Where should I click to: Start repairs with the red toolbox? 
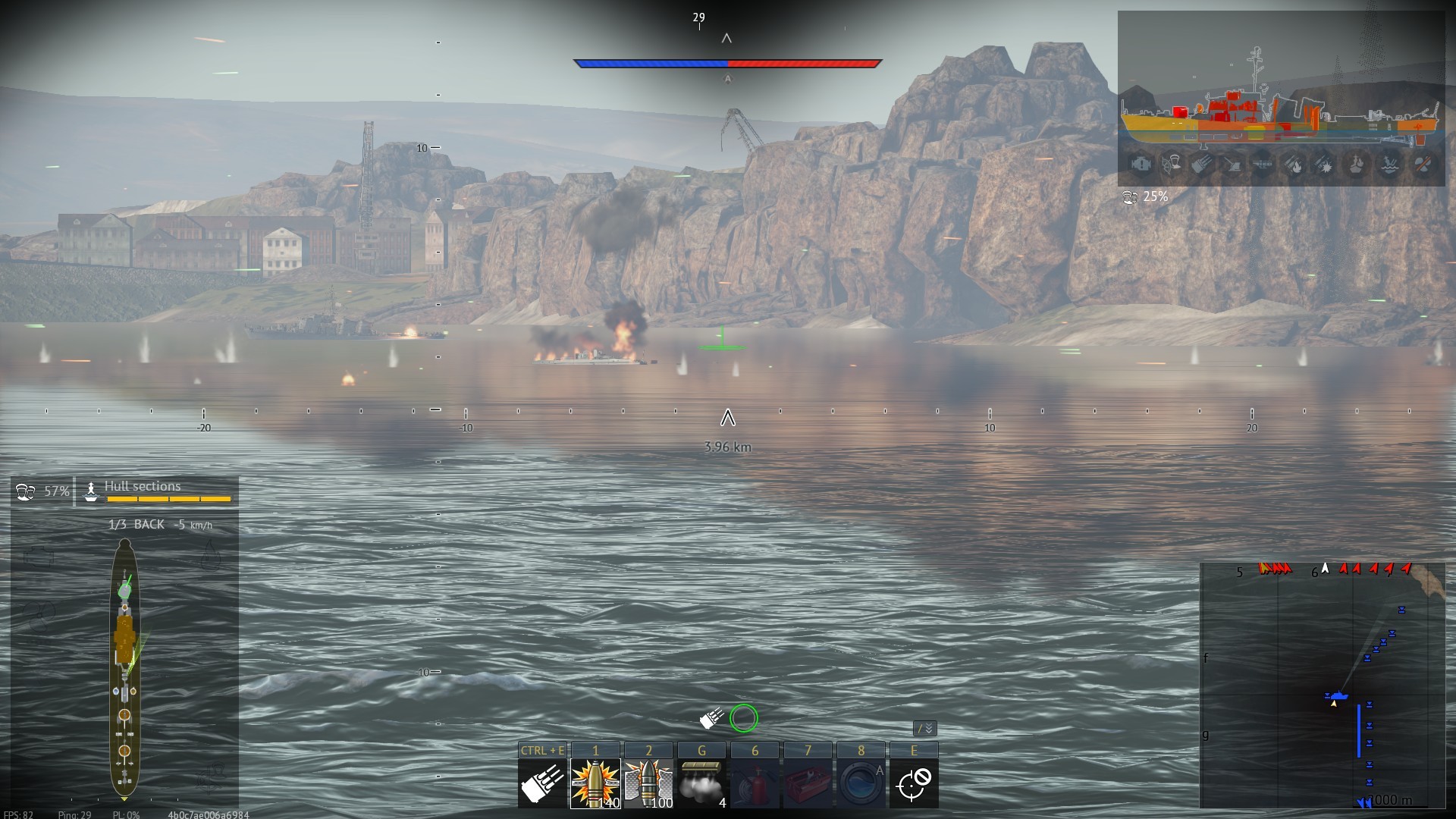(x=808, y=783)
